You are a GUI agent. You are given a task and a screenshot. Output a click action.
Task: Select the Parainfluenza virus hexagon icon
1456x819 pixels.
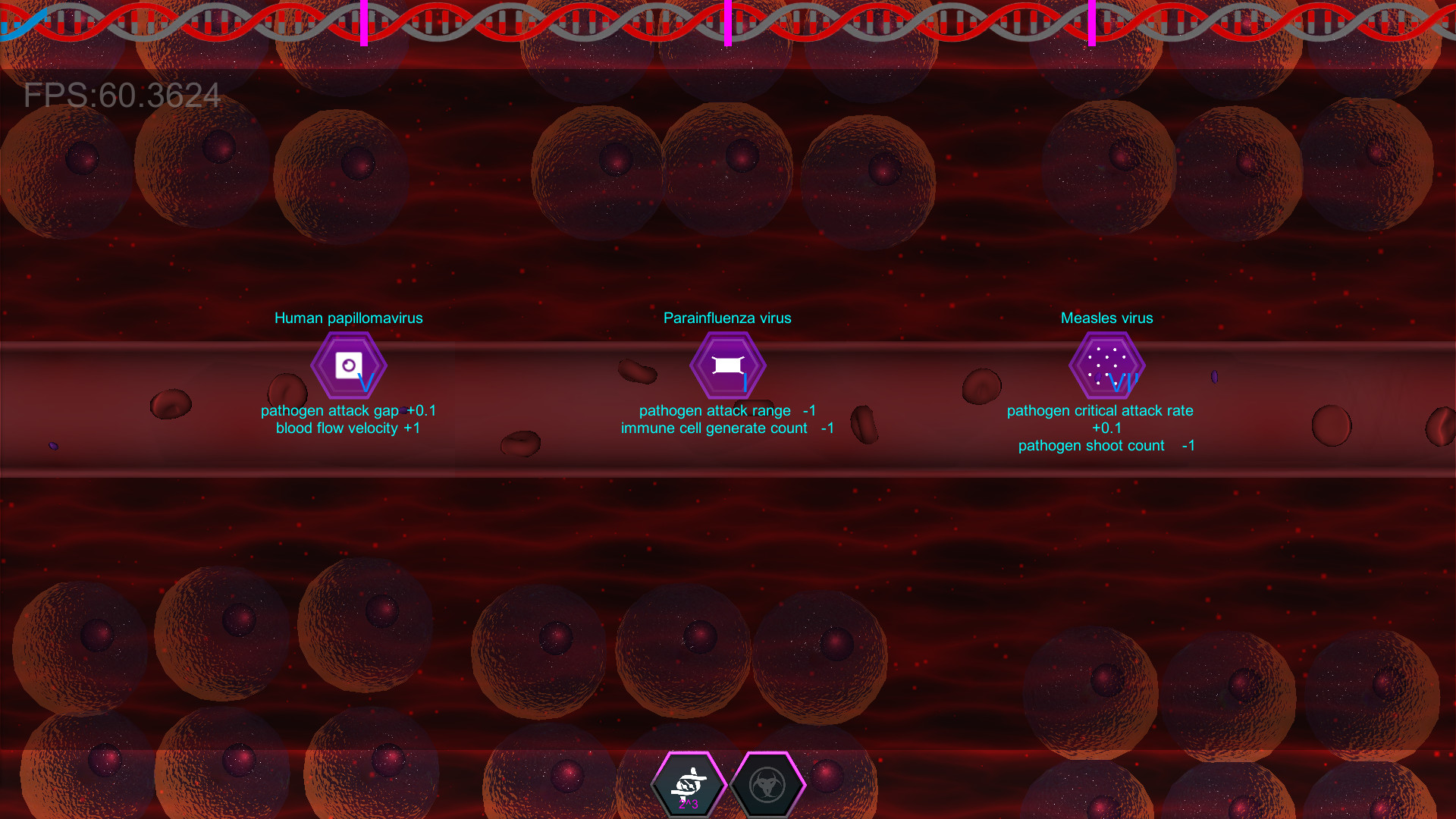pos(727,365)
